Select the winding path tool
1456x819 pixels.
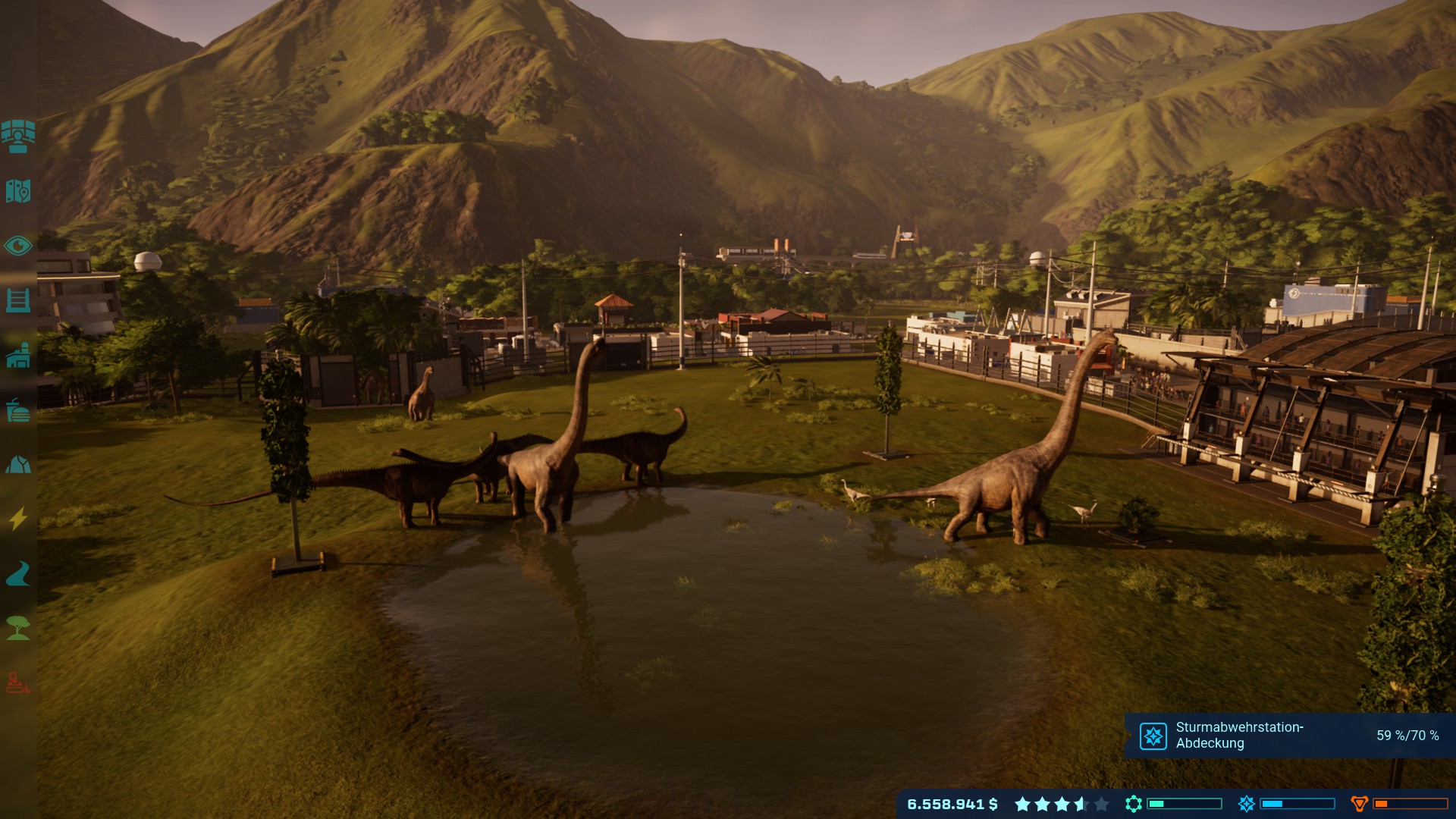point(18,574)
